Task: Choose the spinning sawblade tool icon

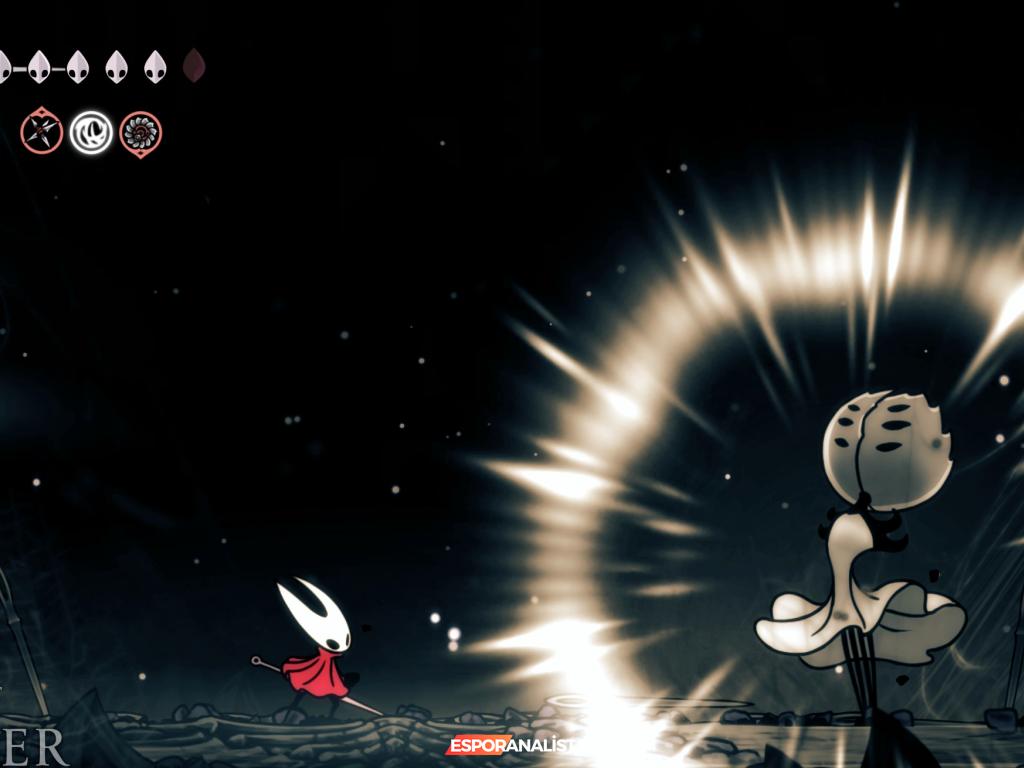Action: (x=140, y=133)
